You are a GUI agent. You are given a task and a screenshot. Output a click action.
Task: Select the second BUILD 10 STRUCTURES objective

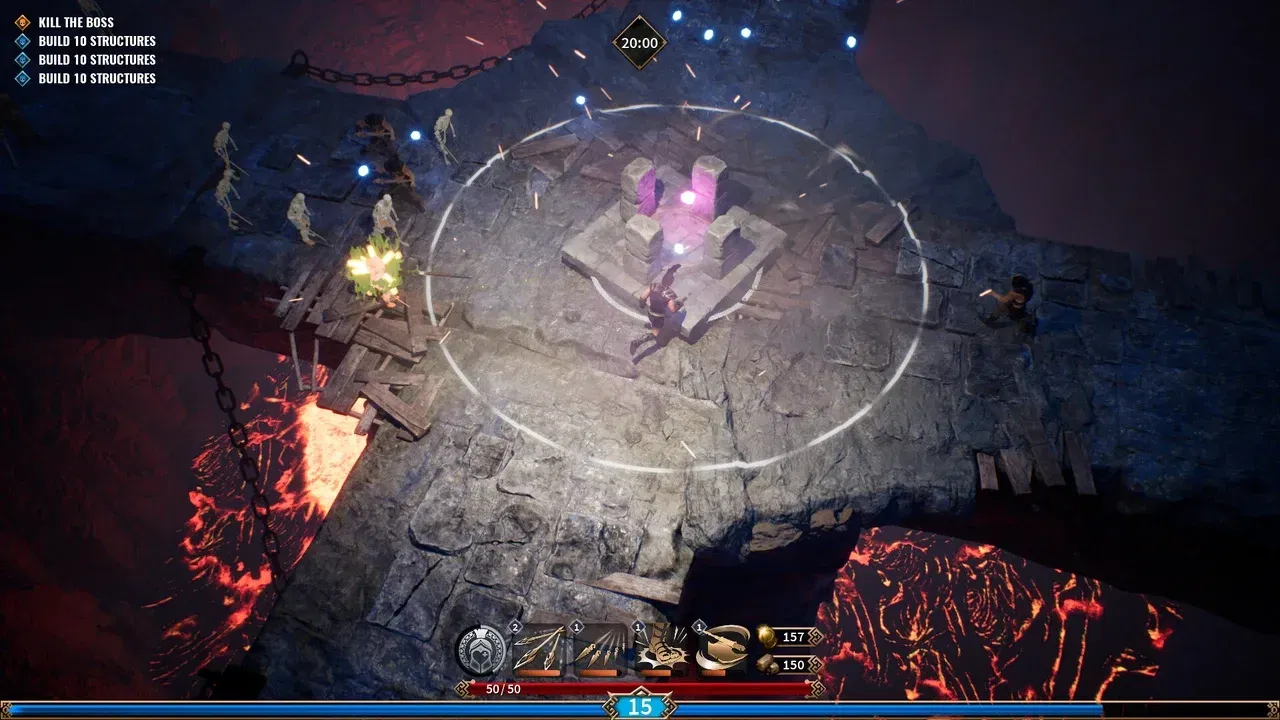pyautogui.click(x=95, y=59)
